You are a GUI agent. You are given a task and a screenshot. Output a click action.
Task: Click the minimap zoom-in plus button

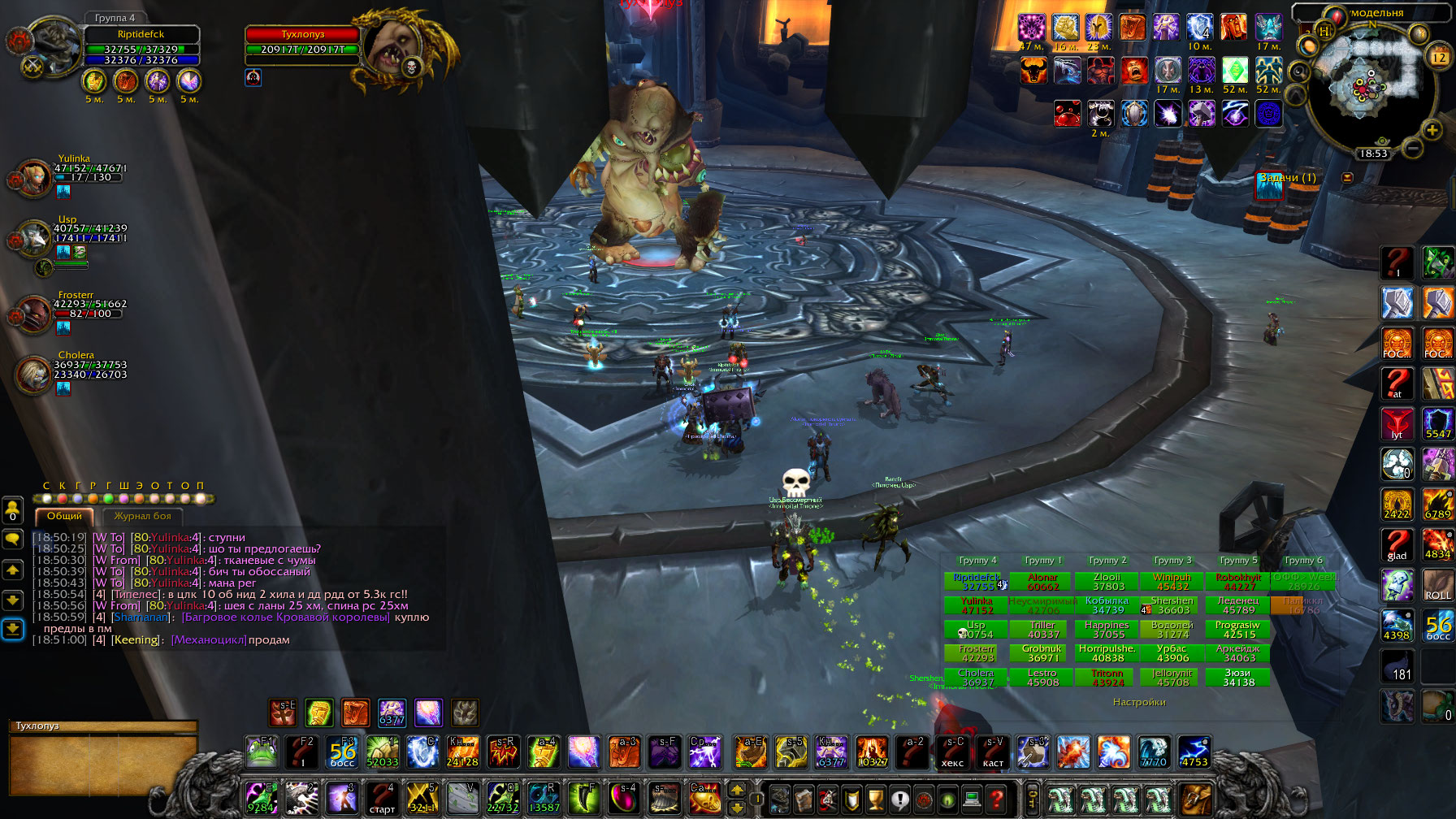[x=1432, y=130]
